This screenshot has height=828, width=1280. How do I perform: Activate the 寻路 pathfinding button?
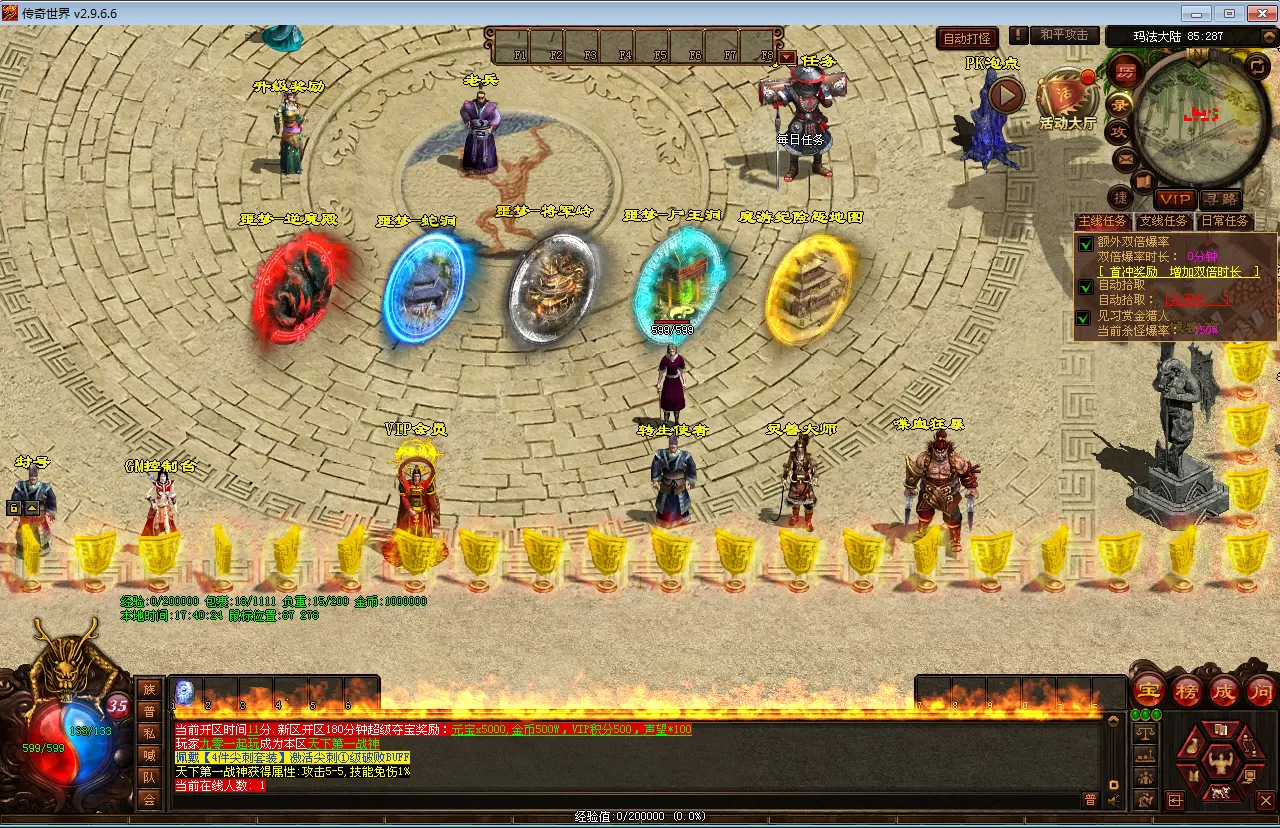point(1220,199)
